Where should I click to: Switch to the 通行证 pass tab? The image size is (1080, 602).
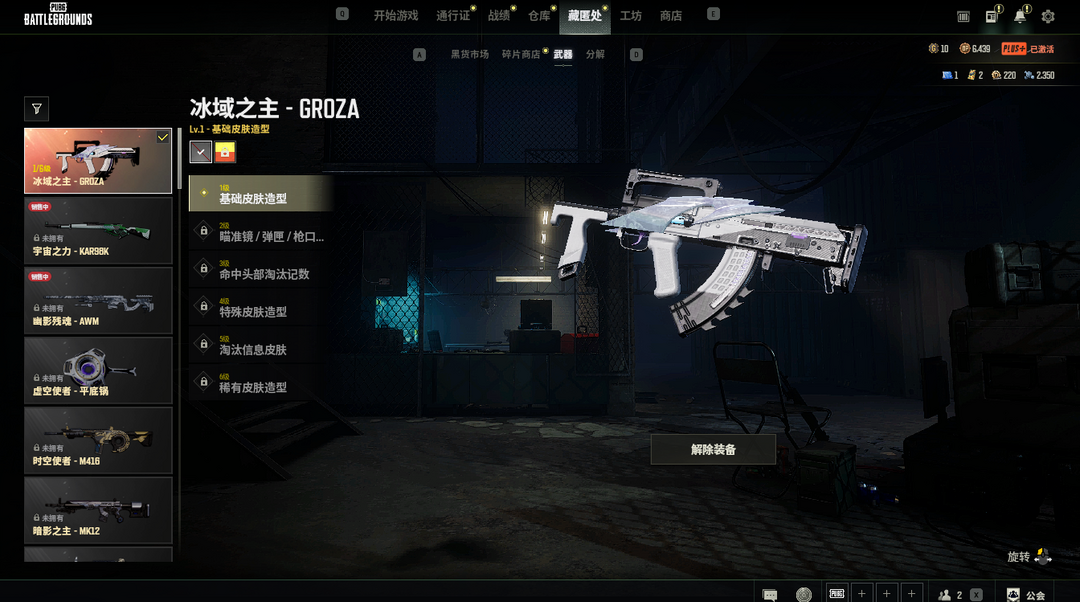click(453, 16)
